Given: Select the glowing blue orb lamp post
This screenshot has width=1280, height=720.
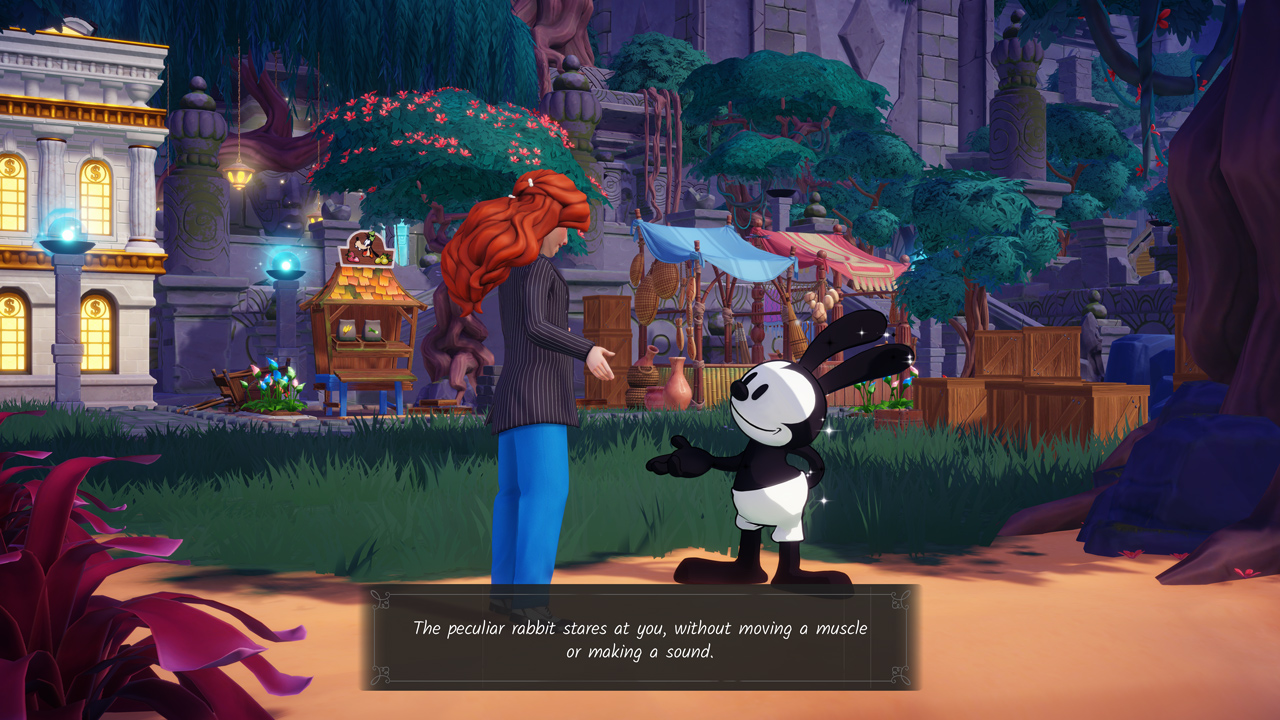Looking at the screenshot, I should [286, 266].
